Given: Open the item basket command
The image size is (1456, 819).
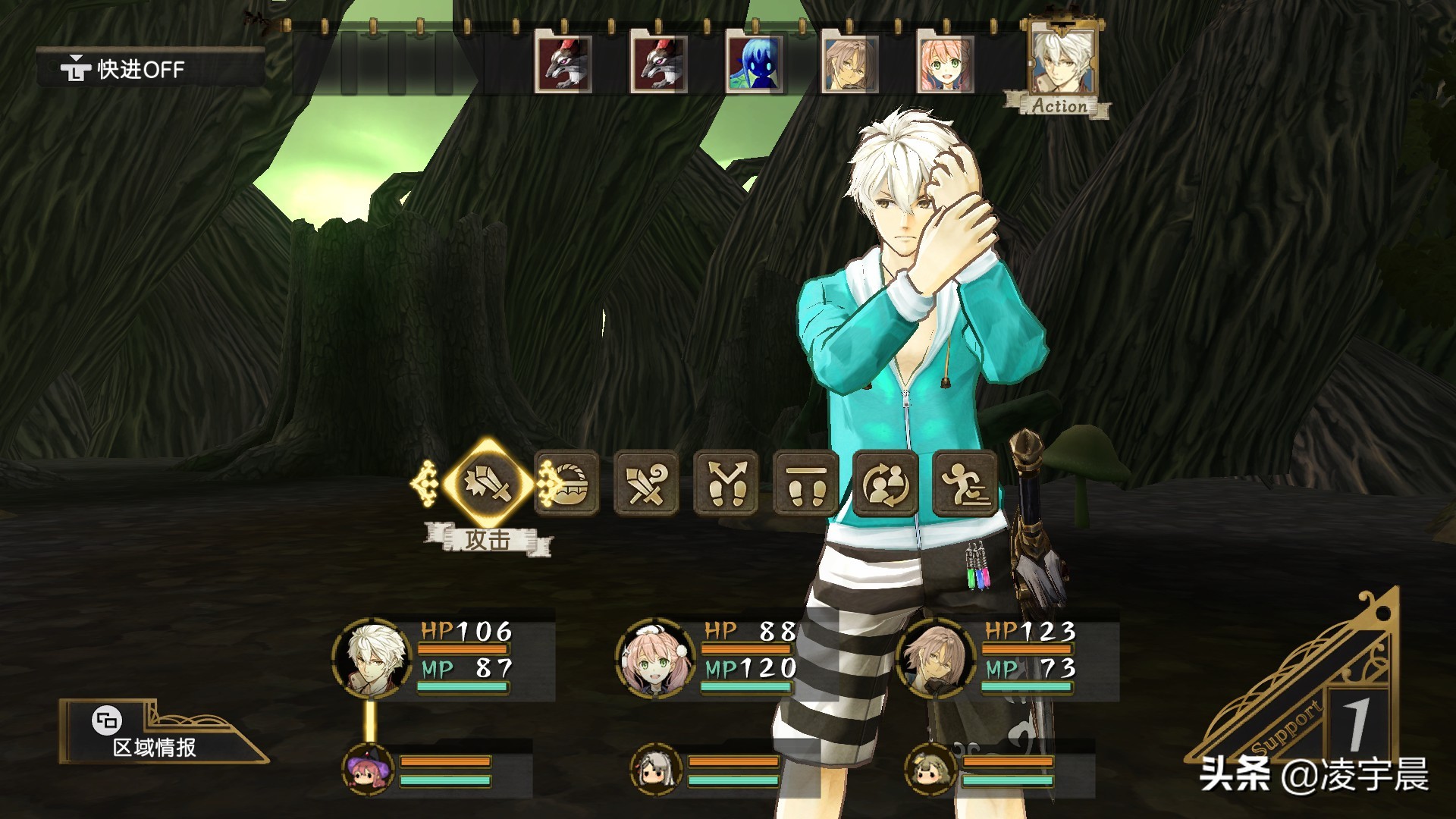Looking at the screenshot, I should pyautogui.click(x=567, y=484).
